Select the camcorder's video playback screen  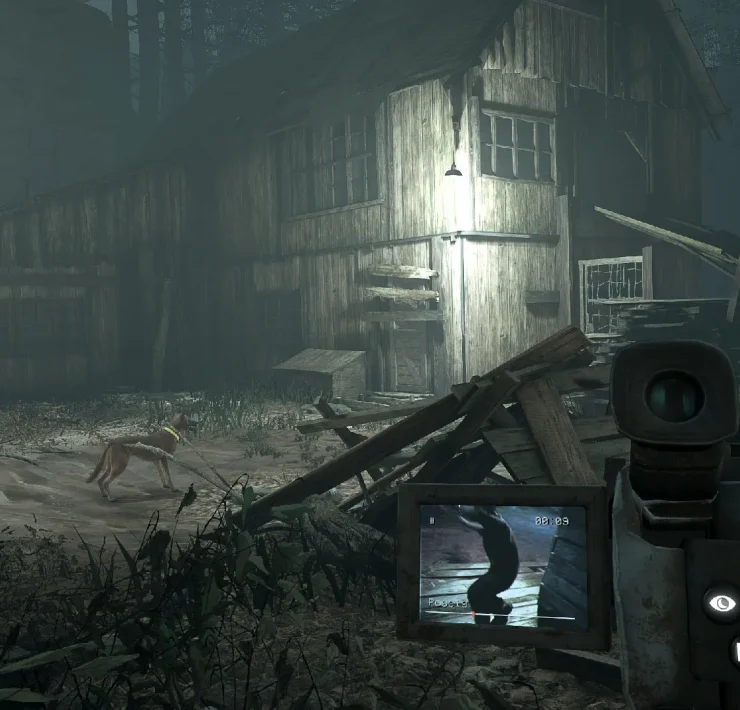pos(502,565)
